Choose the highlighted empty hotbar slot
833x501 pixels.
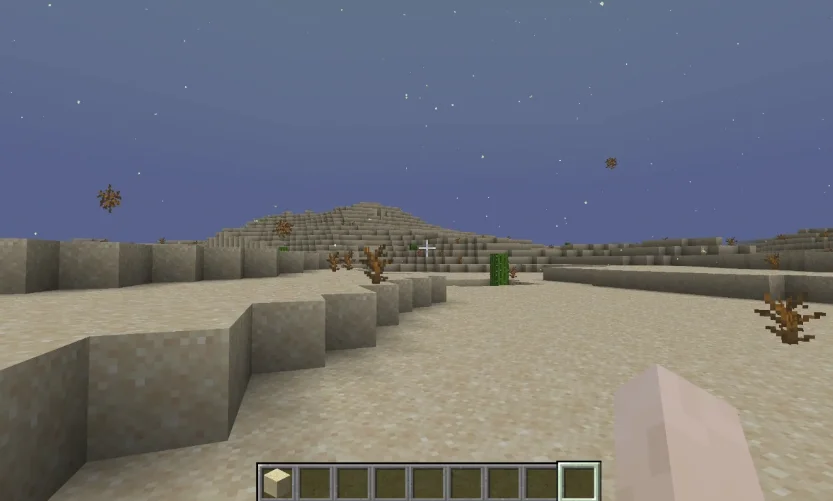[579, 483]
